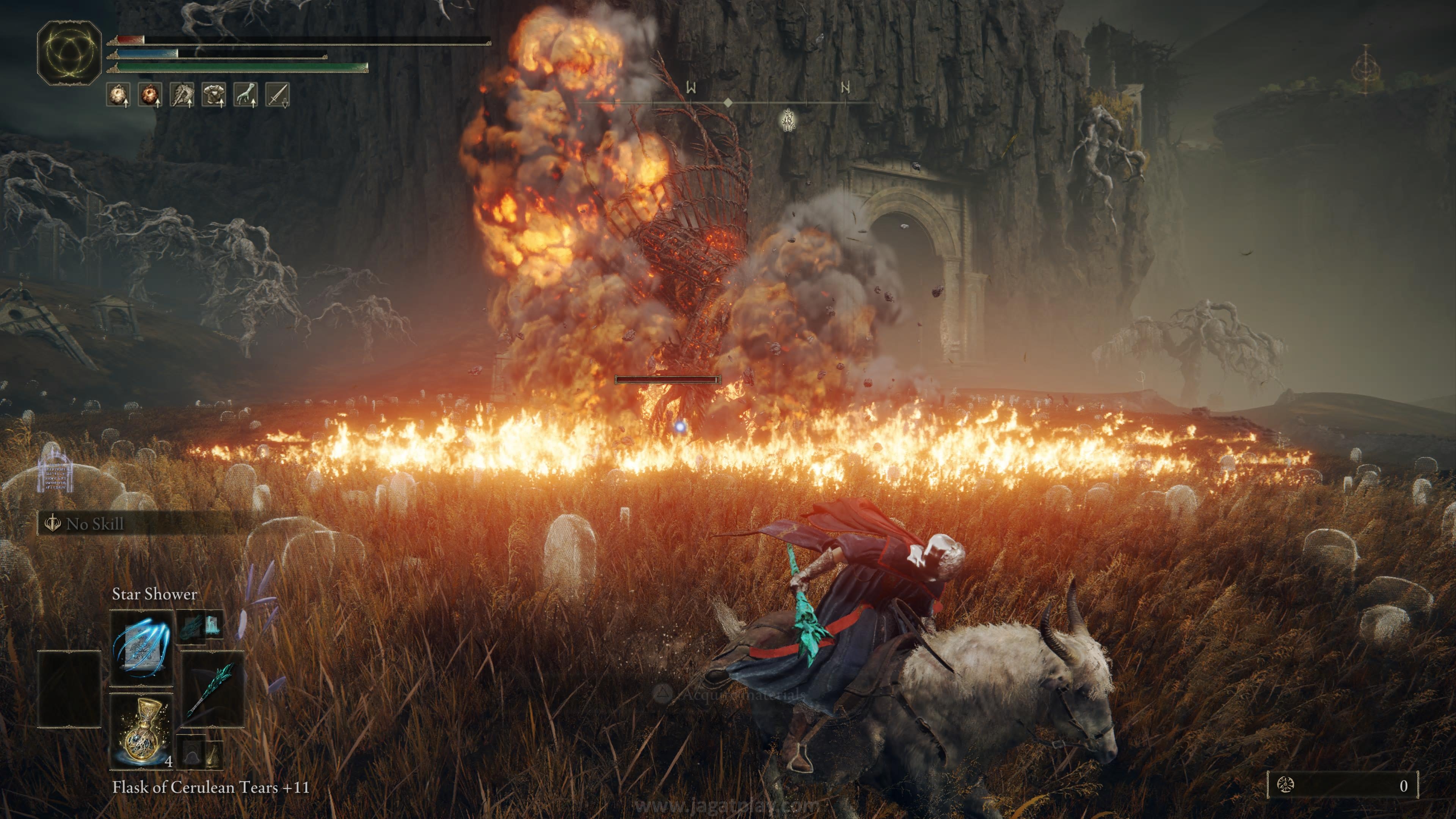This screenshot has width=1456, height=819.
Task: Inspect the orange pouch buff icon
Action: click(x=151, y=94)
